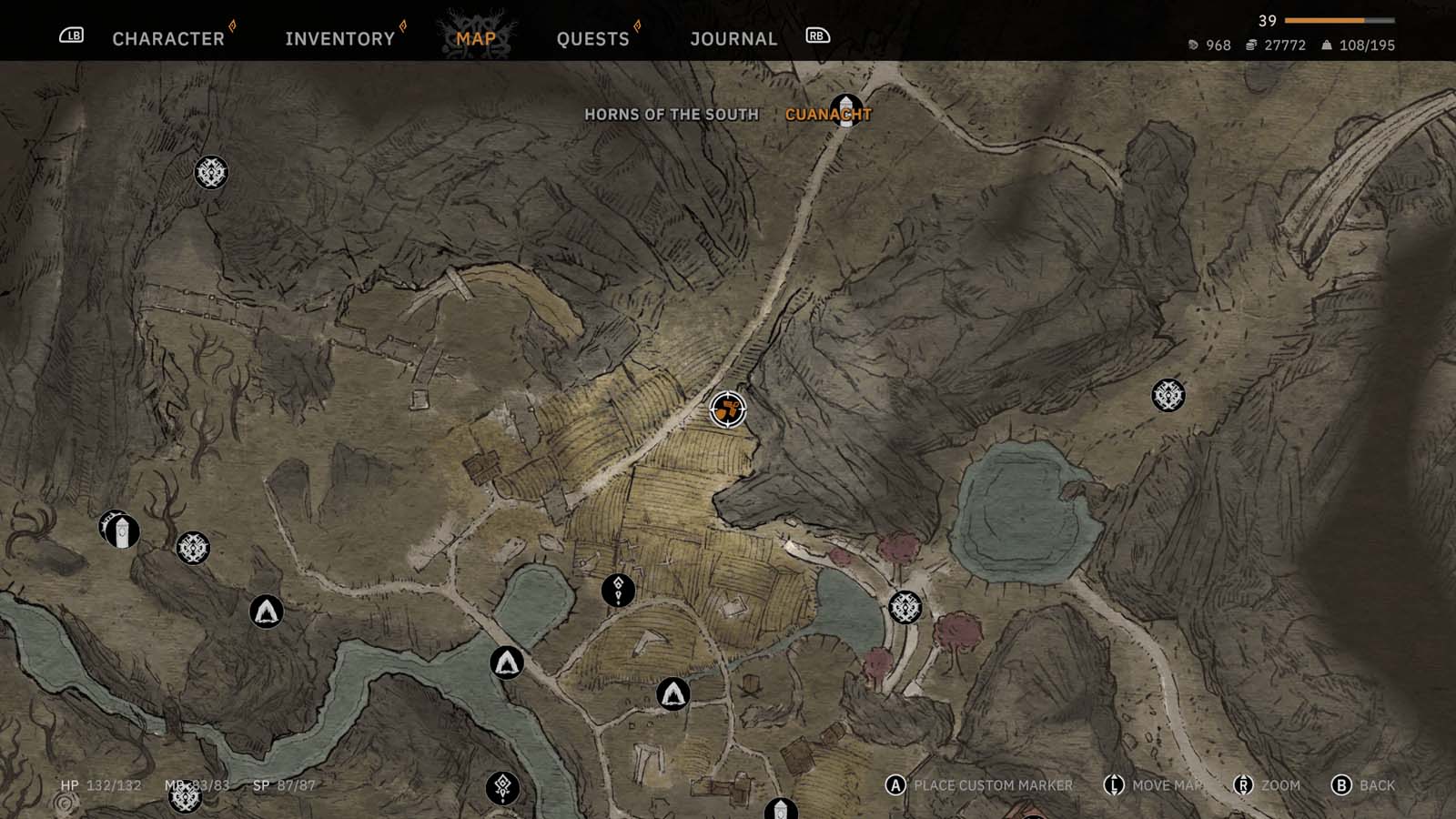Choose the ornate marker beside the pink trees
The image size is (1456, 819).
click(x=905, y=607)
